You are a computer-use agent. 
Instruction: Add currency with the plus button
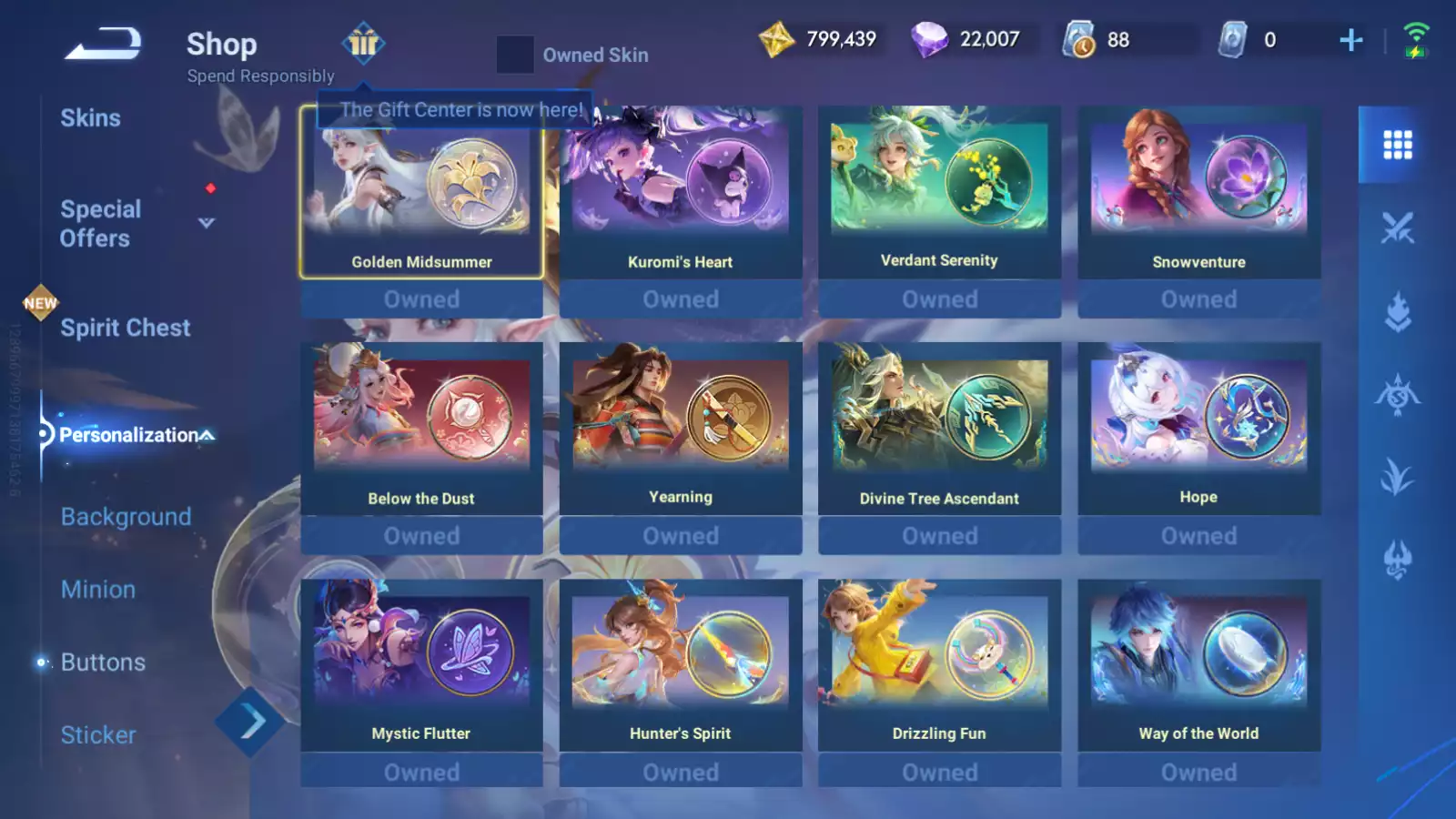click(x=1351, y=40)
